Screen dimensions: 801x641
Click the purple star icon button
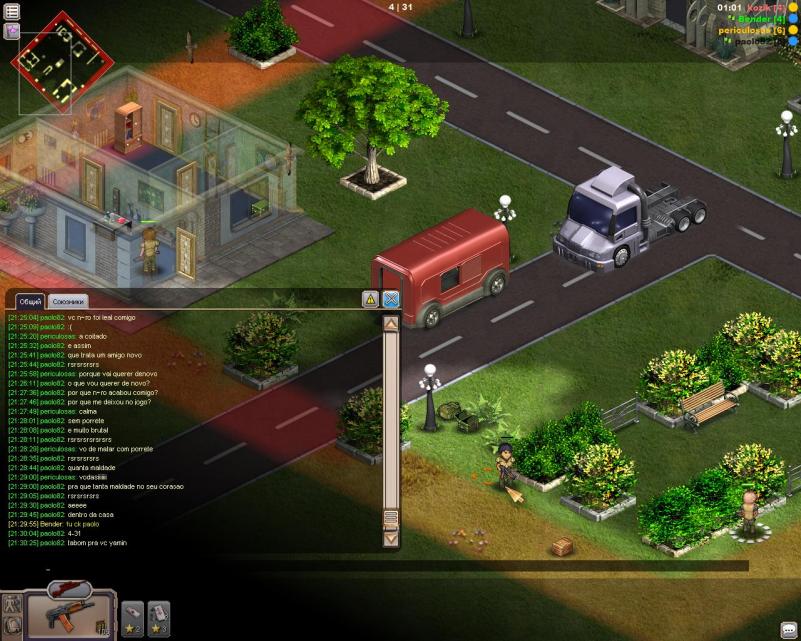coord(12,31)
